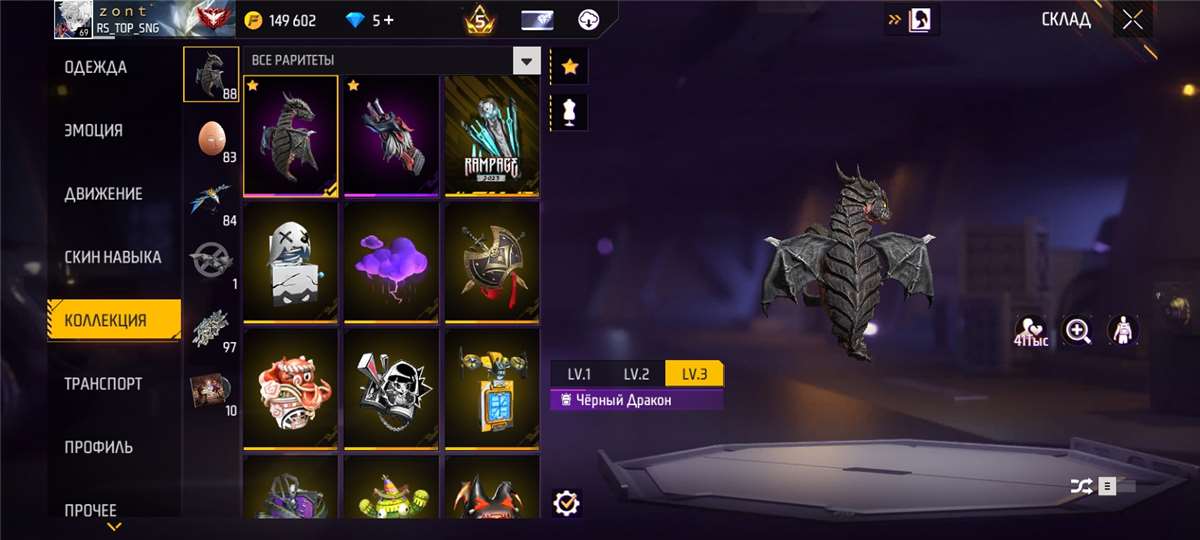1200x540 pixels.
Task: Go to the Профиль category
Action: pyautogui.click(x=99, y=447)
